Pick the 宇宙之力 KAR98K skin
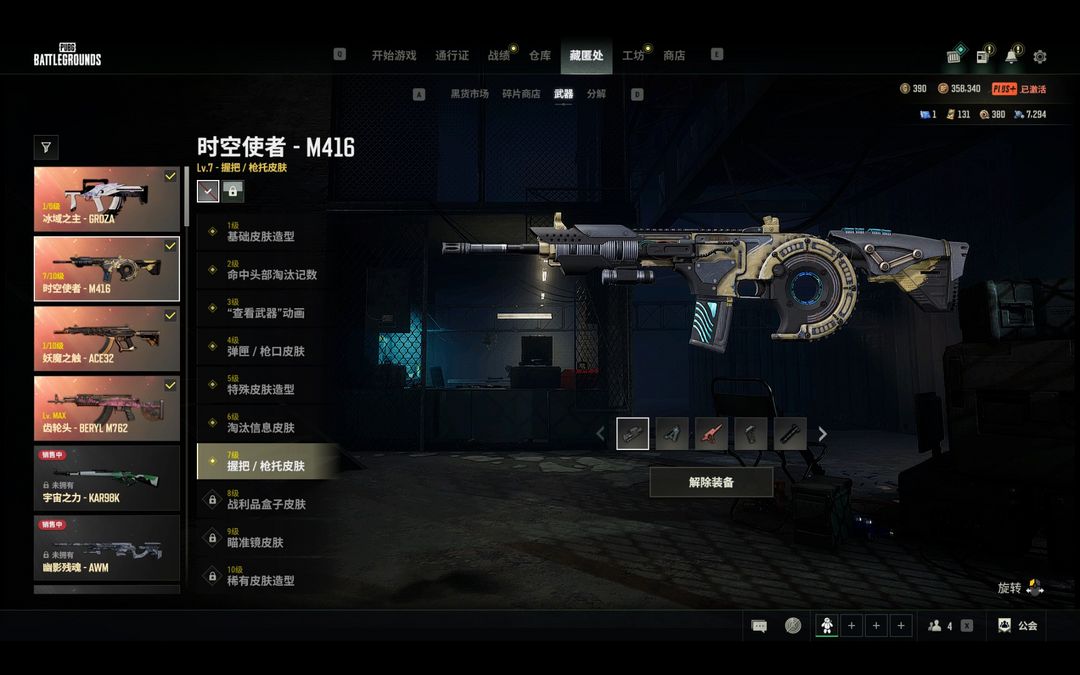The width and height of the screenshot is (1080, 675). [x=107, y=478]
